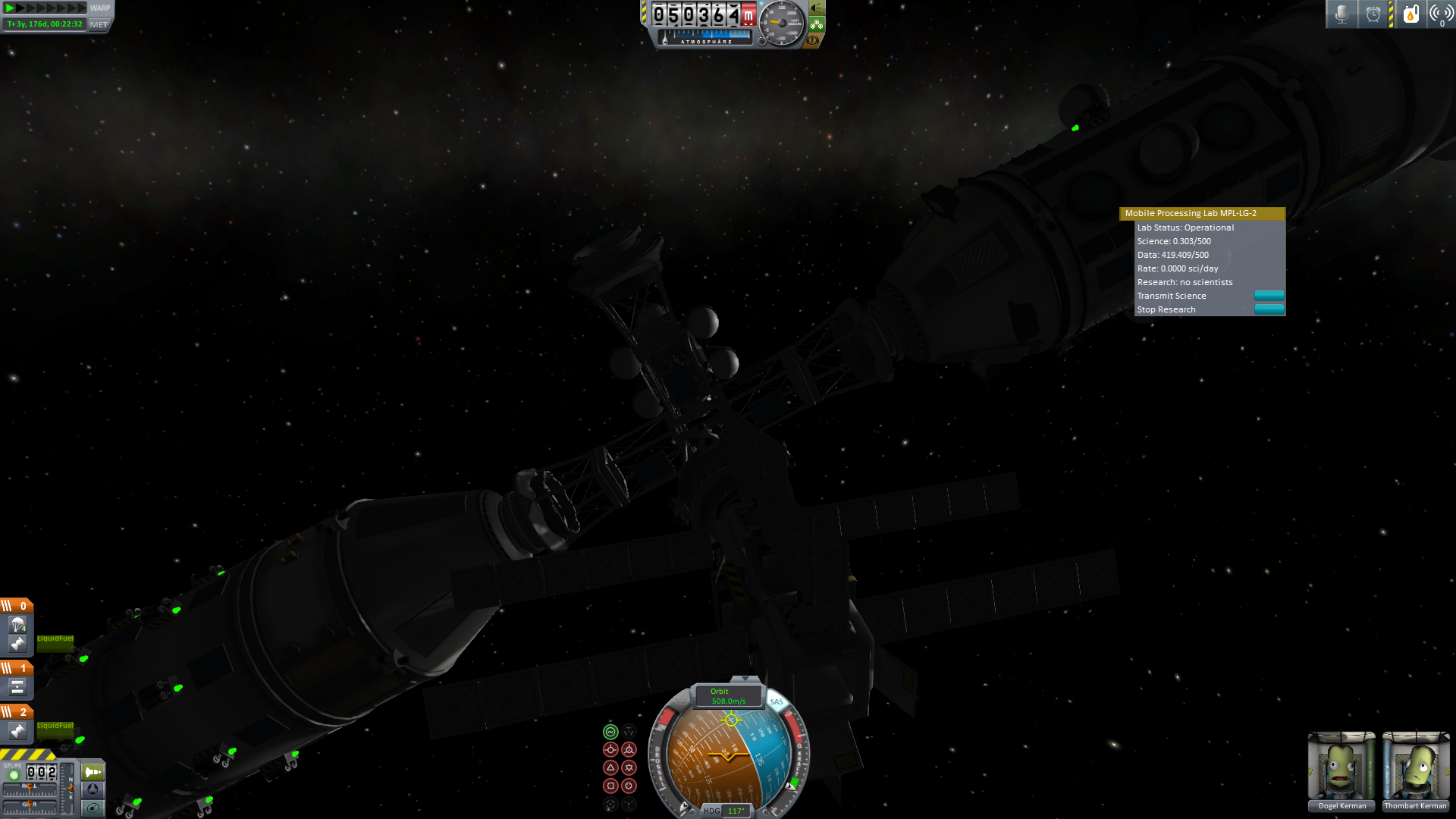Click the Transmit Science button

pos(1269,296)
